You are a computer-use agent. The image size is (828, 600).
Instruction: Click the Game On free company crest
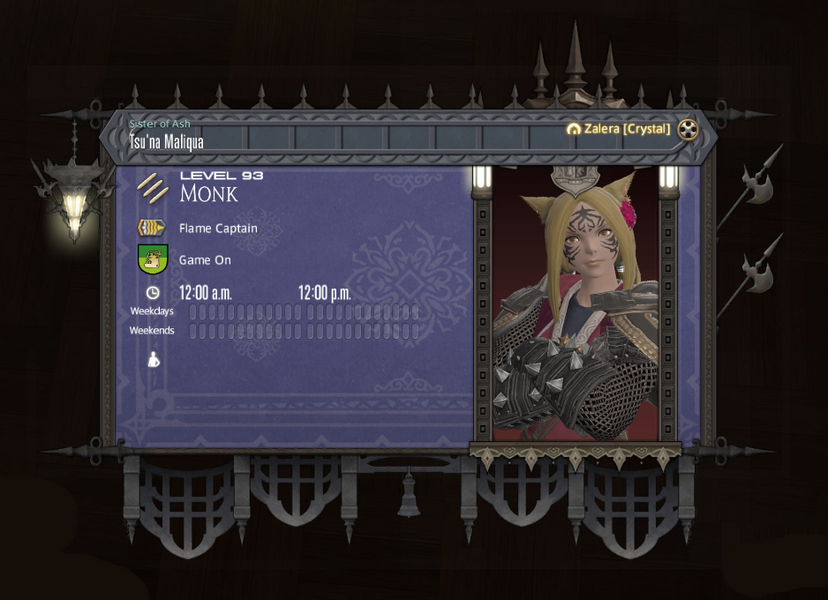(x=152, y=260)
